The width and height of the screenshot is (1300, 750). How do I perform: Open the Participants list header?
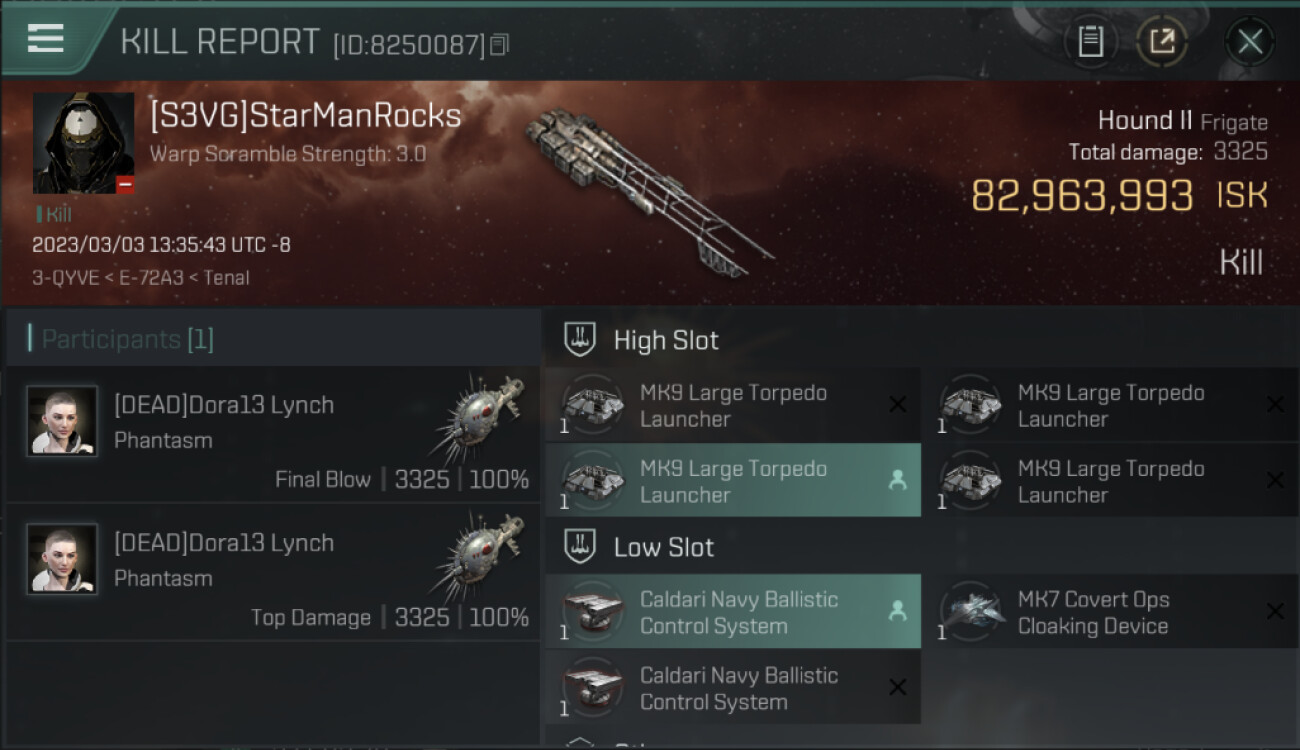coord(127,340)
